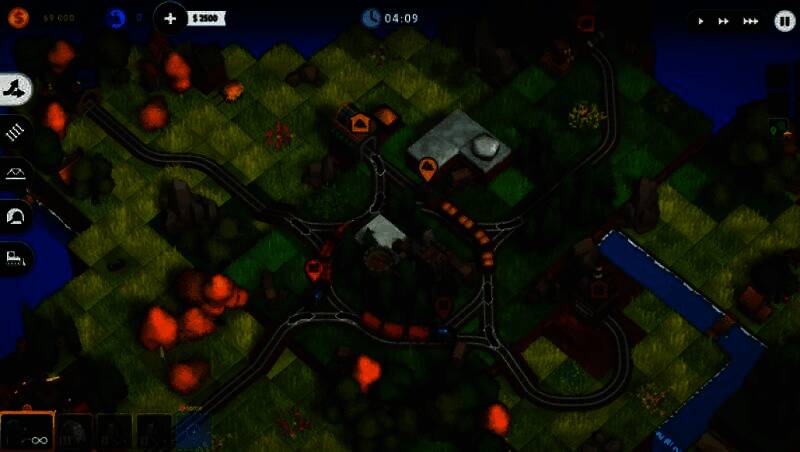Select the highlighted train slot with infinity symbol

(x=27, y=432)
